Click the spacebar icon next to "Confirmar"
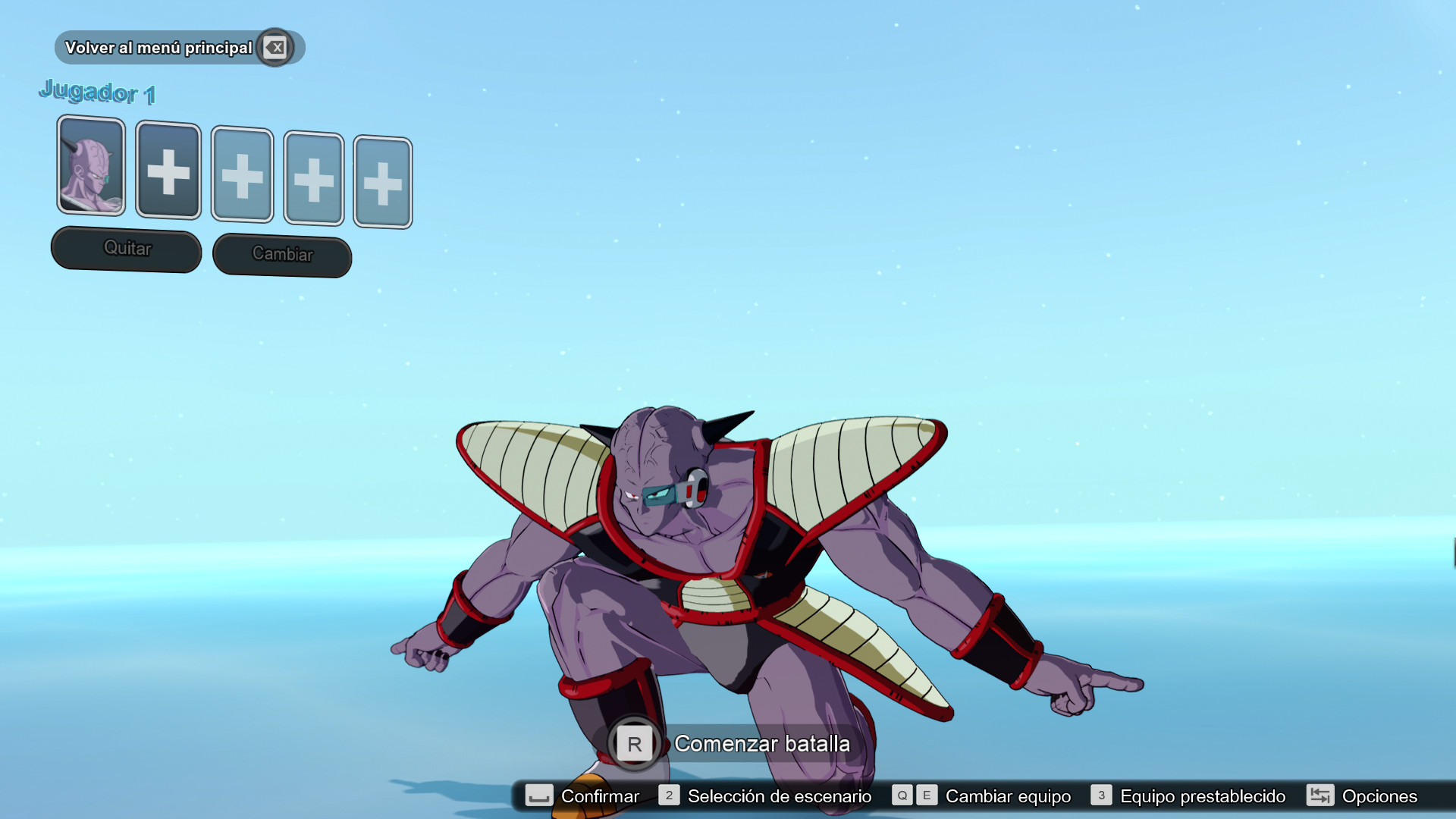1456x819 pixels. click(x=540, y=796)
